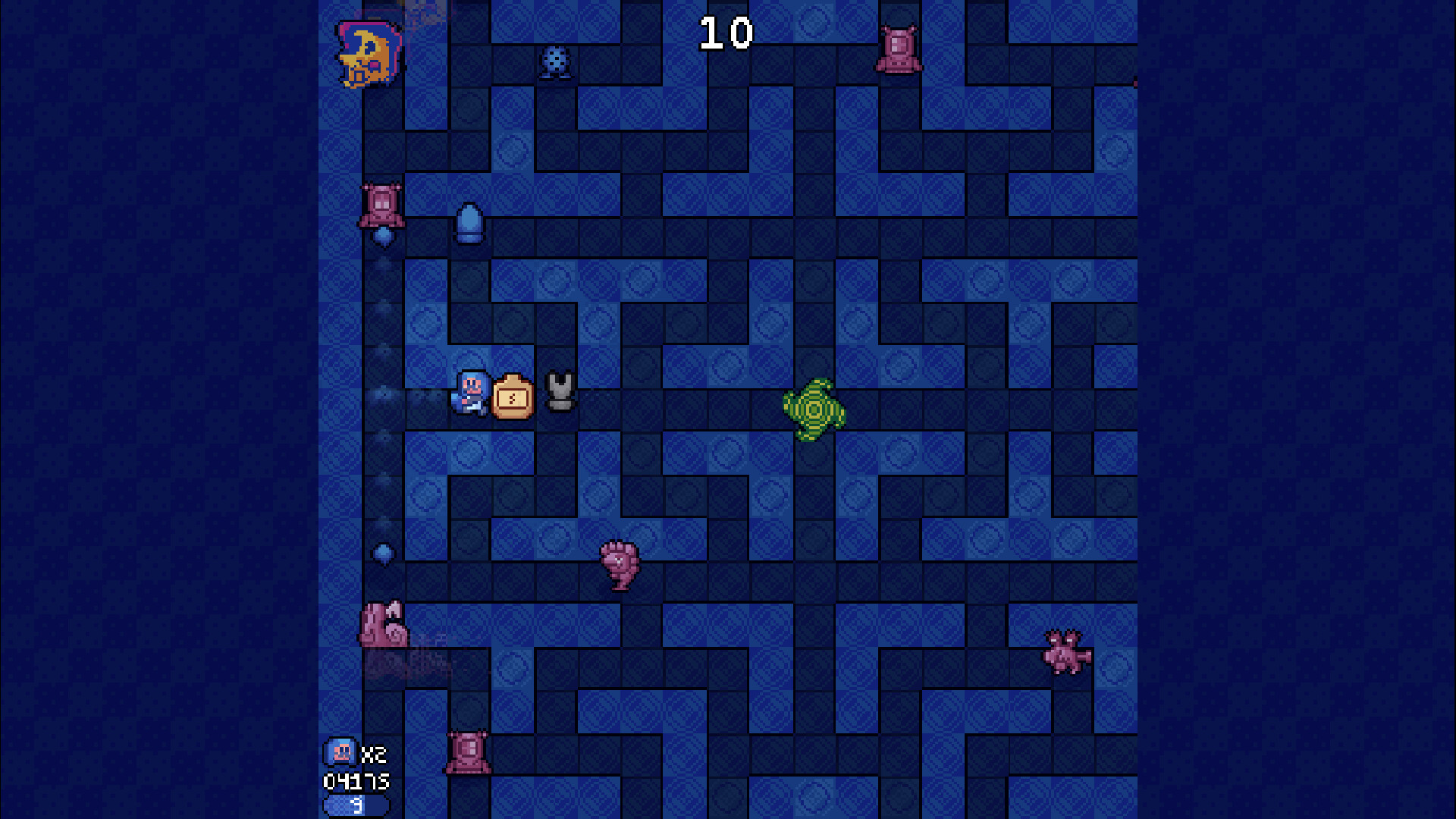Screen dimensions: 1456x819
Task: Click the x2 lives multiplier label
Action: click(372, 753)
